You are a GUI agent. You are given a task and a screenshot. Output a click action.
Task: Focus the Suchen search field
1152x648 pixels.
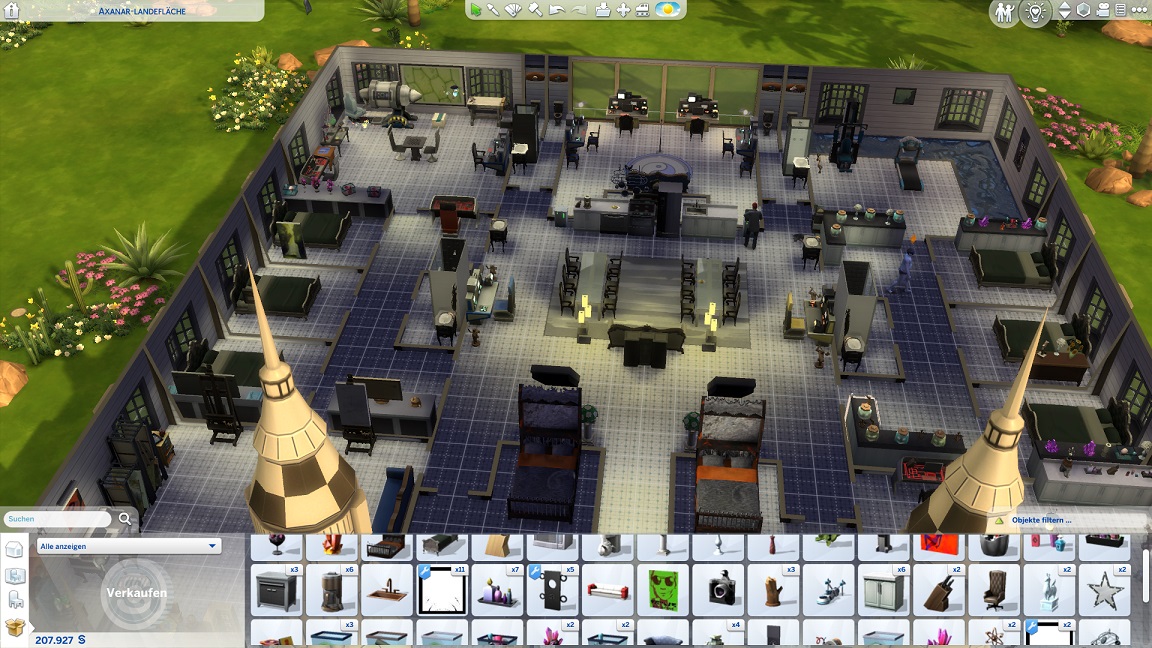57,519
